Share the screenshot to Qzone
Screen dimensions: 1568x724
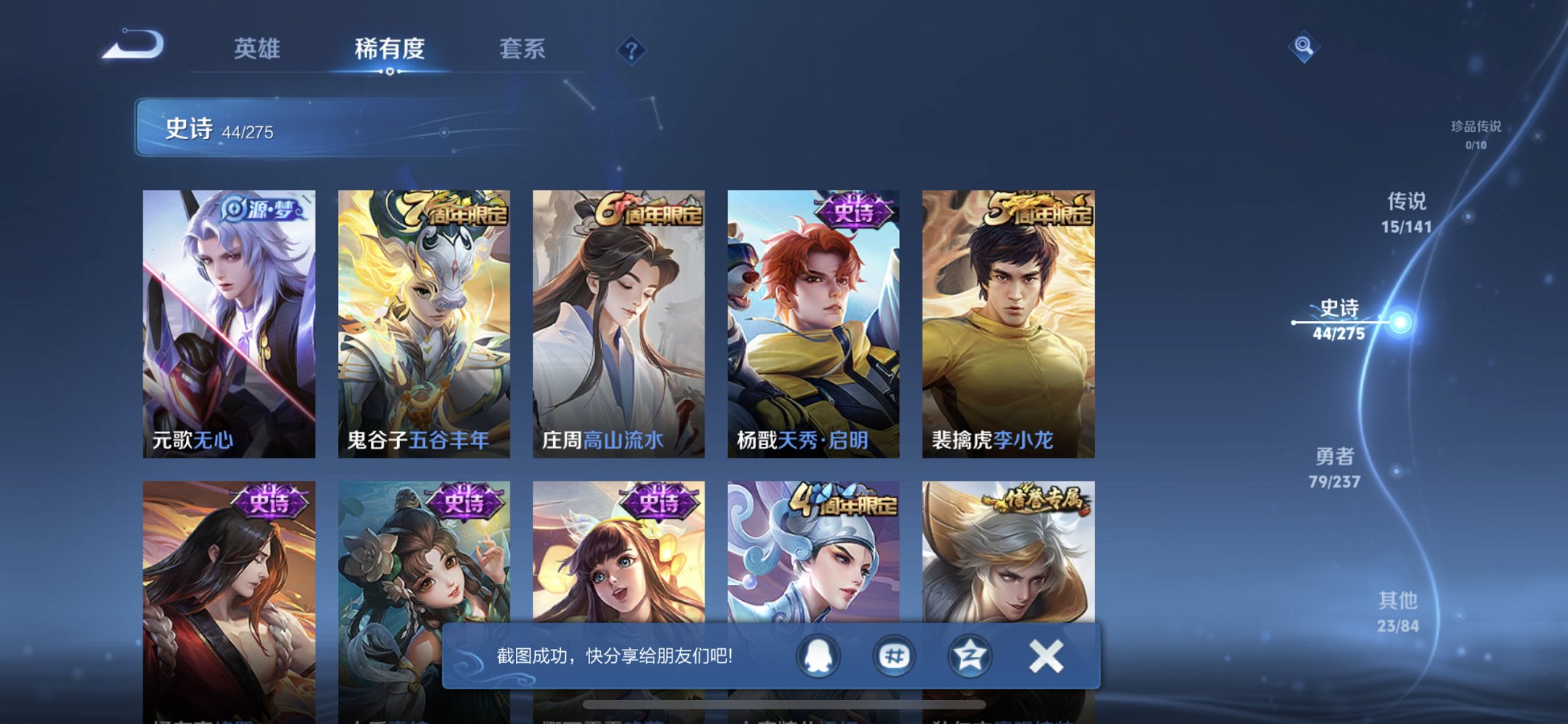(969, 655)
